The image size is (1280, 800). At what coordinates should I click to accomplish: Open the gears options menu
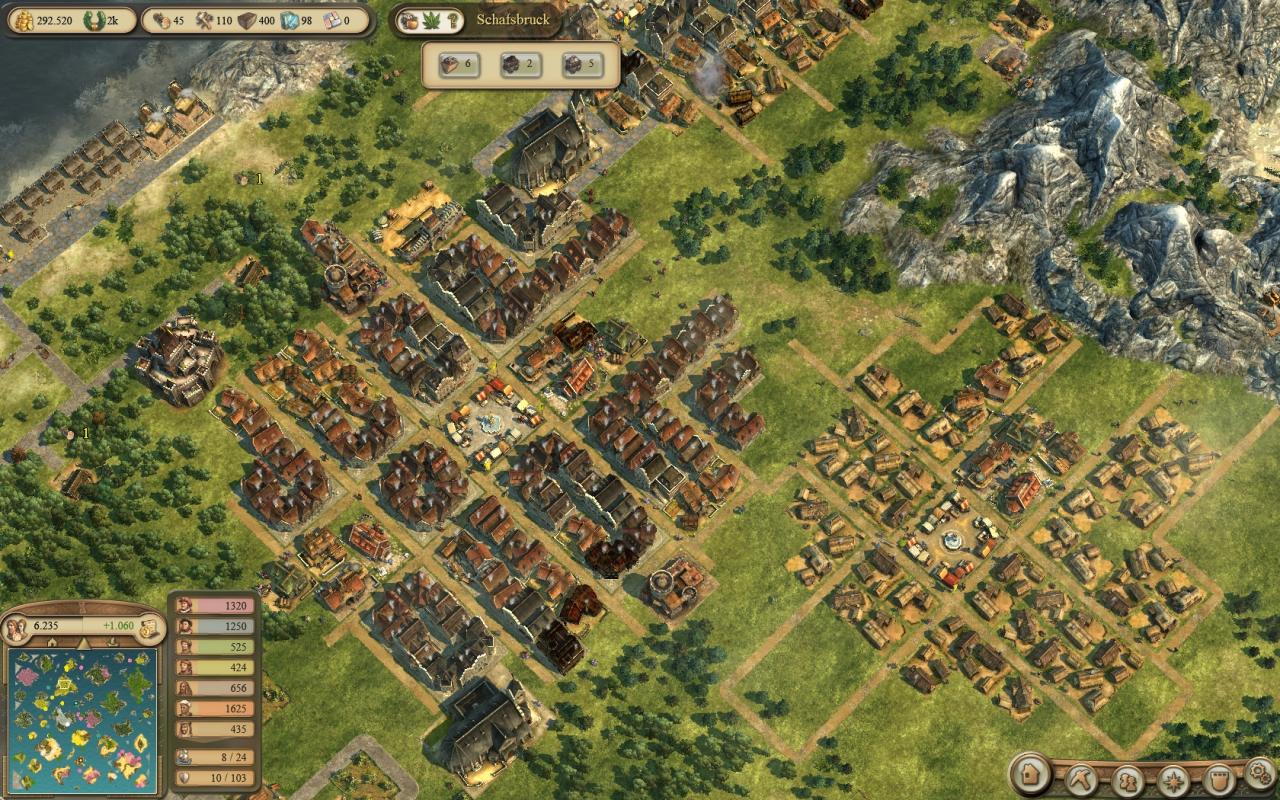[1259, 772]
